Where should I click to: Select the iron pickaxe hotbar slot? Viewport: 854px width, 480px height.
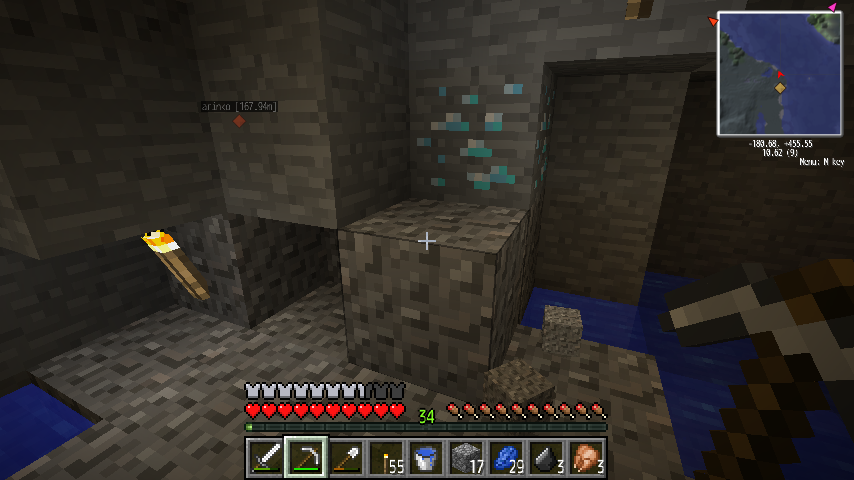(x=305, y=458)
